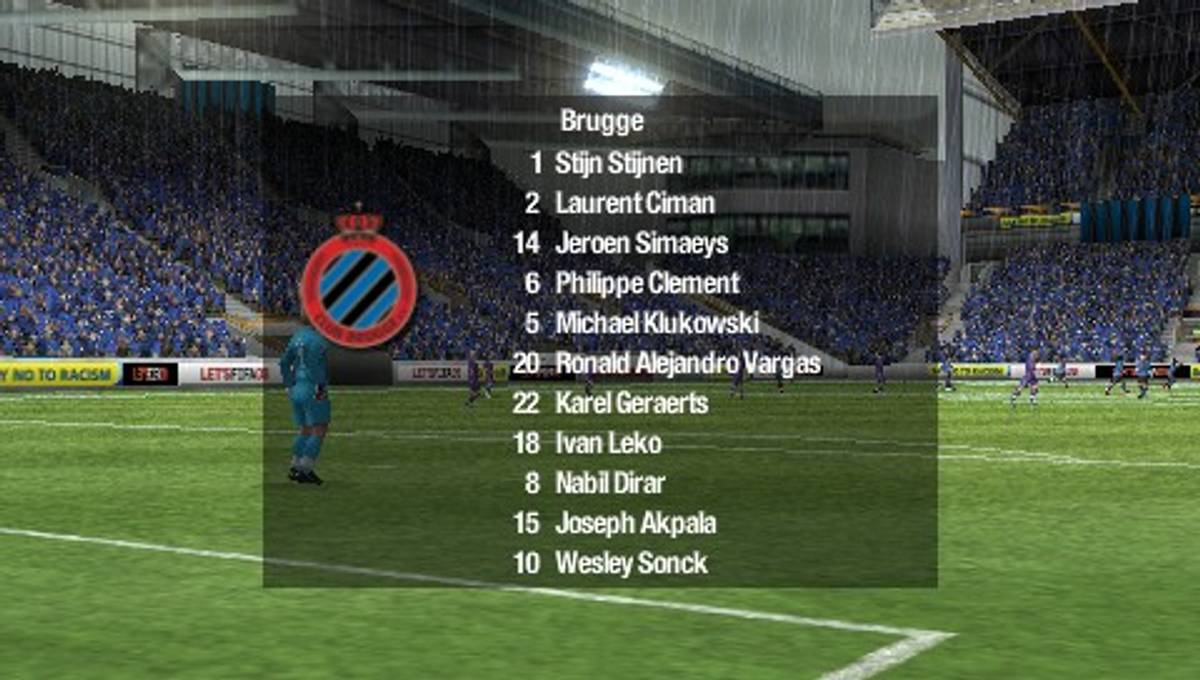This screenshot has width=1200, height=680.
Task: Select Wesley Sonck's lineup row
Action: pyautogui.click(x=631, y=563)
